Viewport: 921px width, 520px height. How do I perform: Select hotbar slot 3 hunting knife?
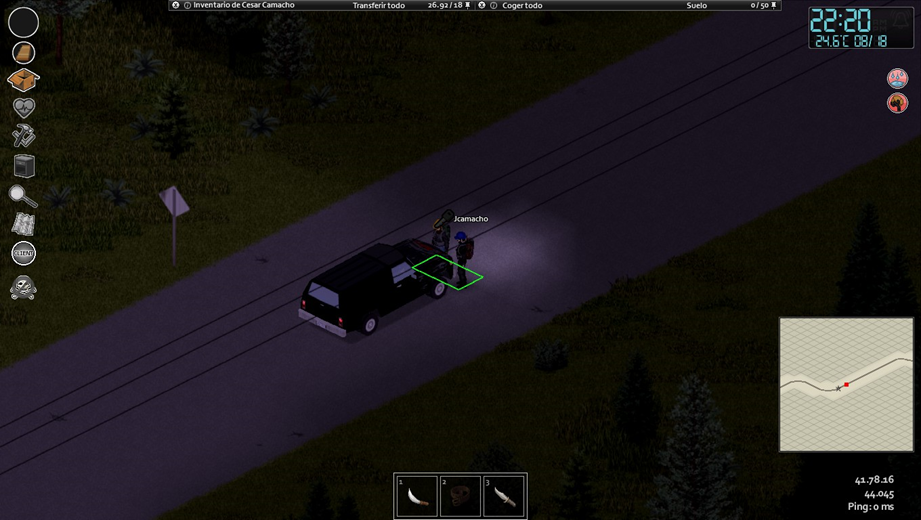click(503, 497)
